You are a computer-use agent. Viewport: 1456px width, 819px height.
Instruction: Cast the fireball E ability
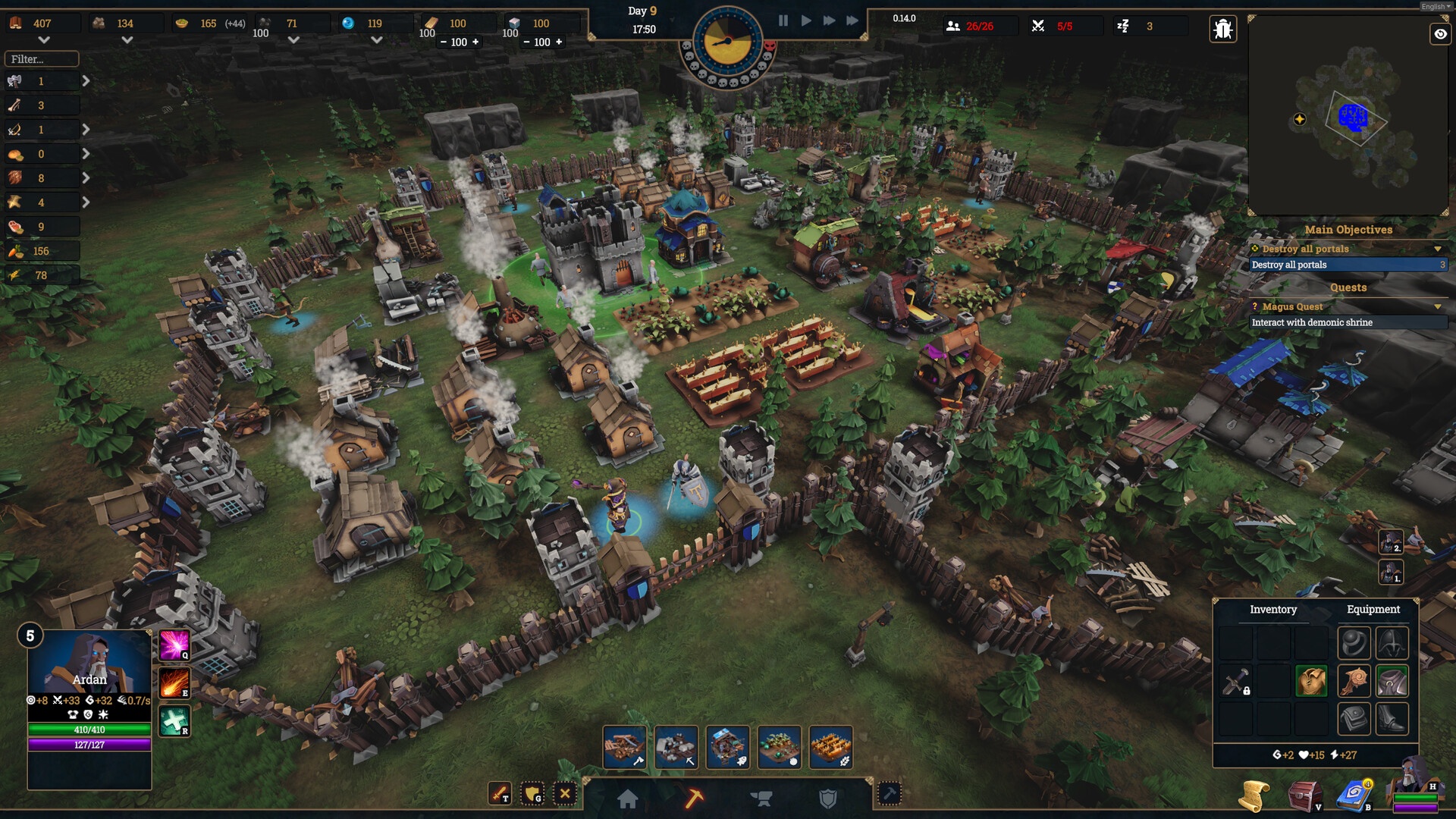pyautogui.click(x=174, y=682)
